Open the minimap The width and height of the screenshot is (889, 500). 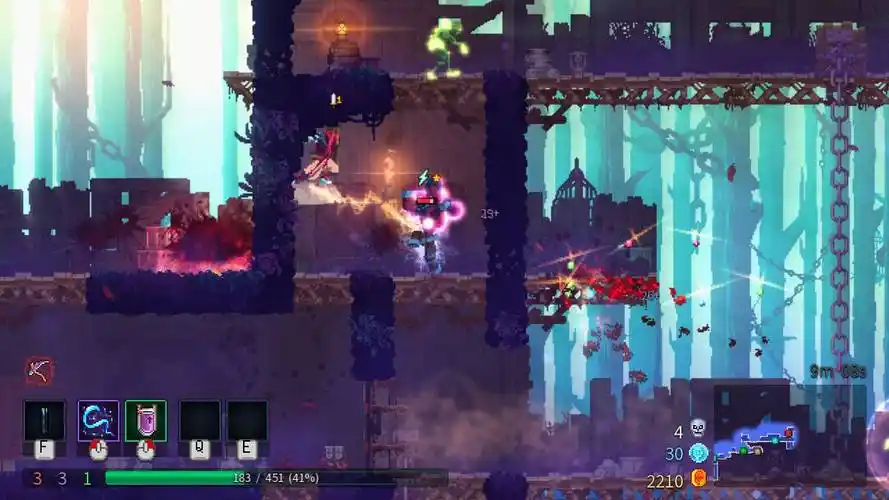point(763,435)
